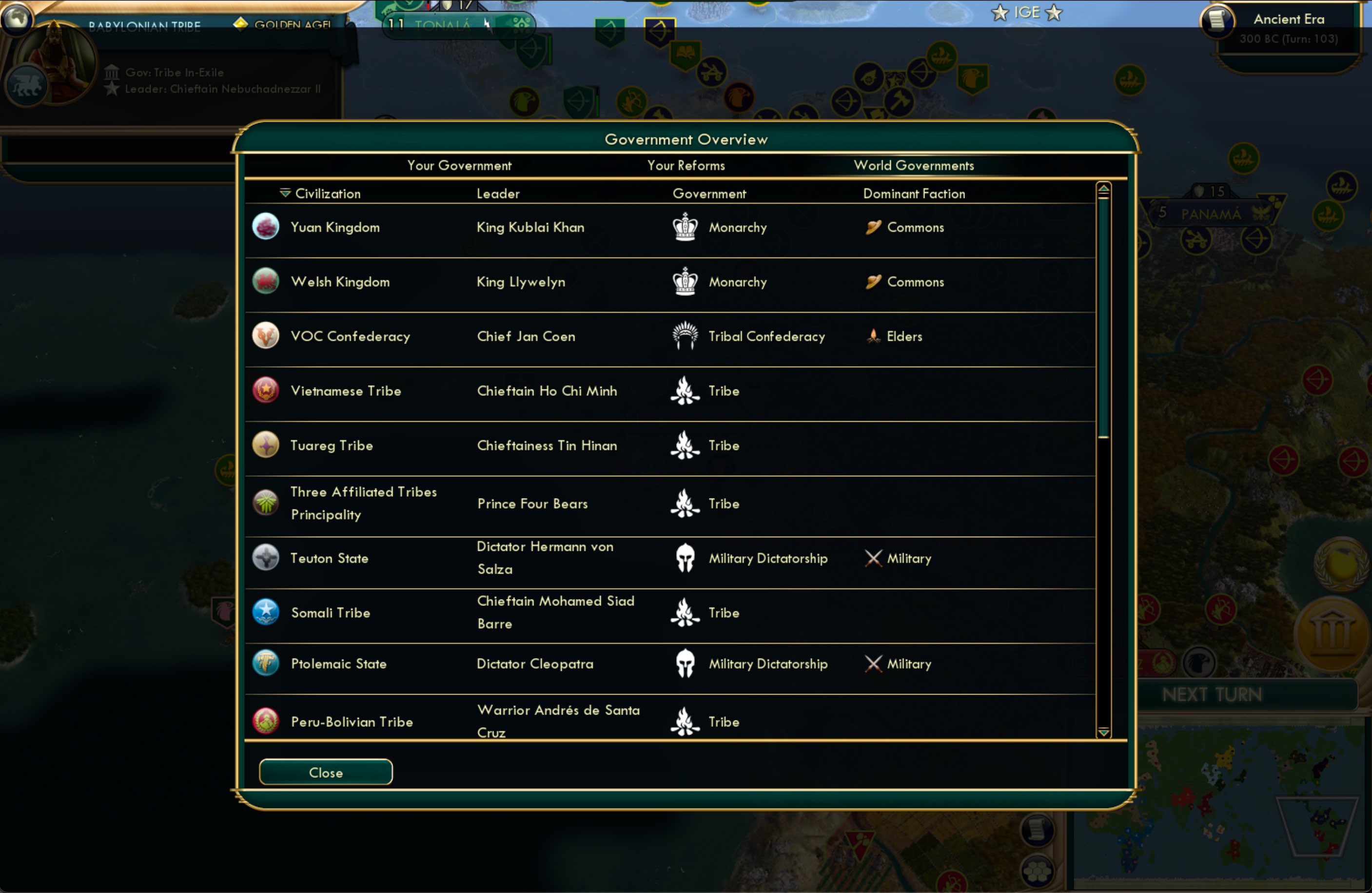Toggle the star icon beside IGE
Screen dimensions: 1372x893
[x=999, y=13]
